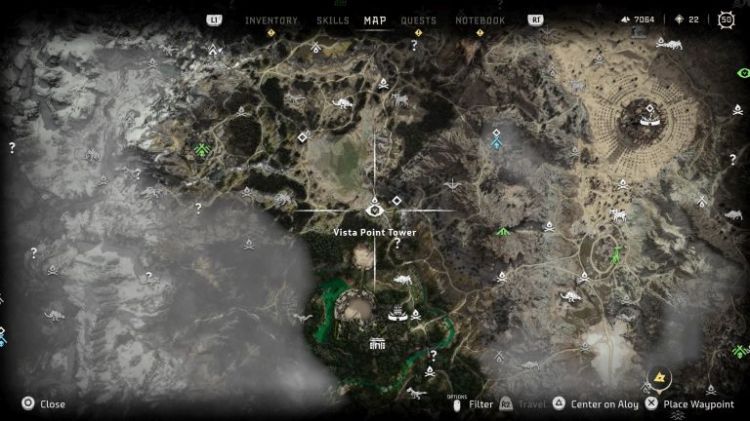Image resolution: width=750 pixels, height=421 pixels.
Task: Click the Travel option
Action: [526, 404]
